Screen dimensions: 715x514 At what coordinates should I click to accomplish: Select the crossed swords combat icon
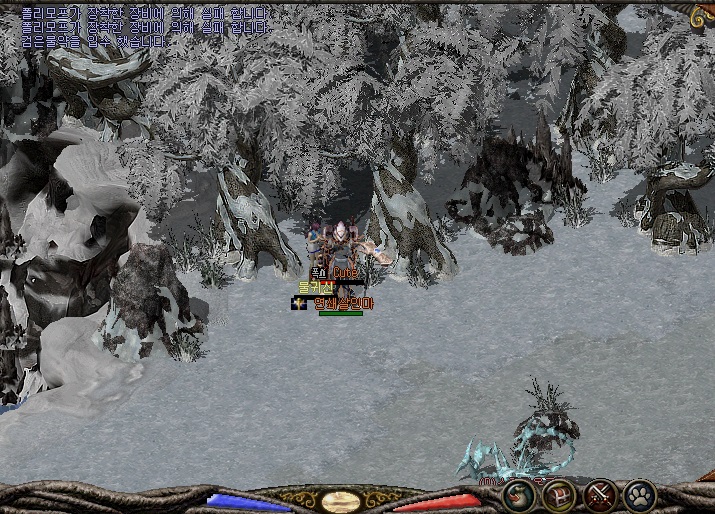tap(600, 495)
